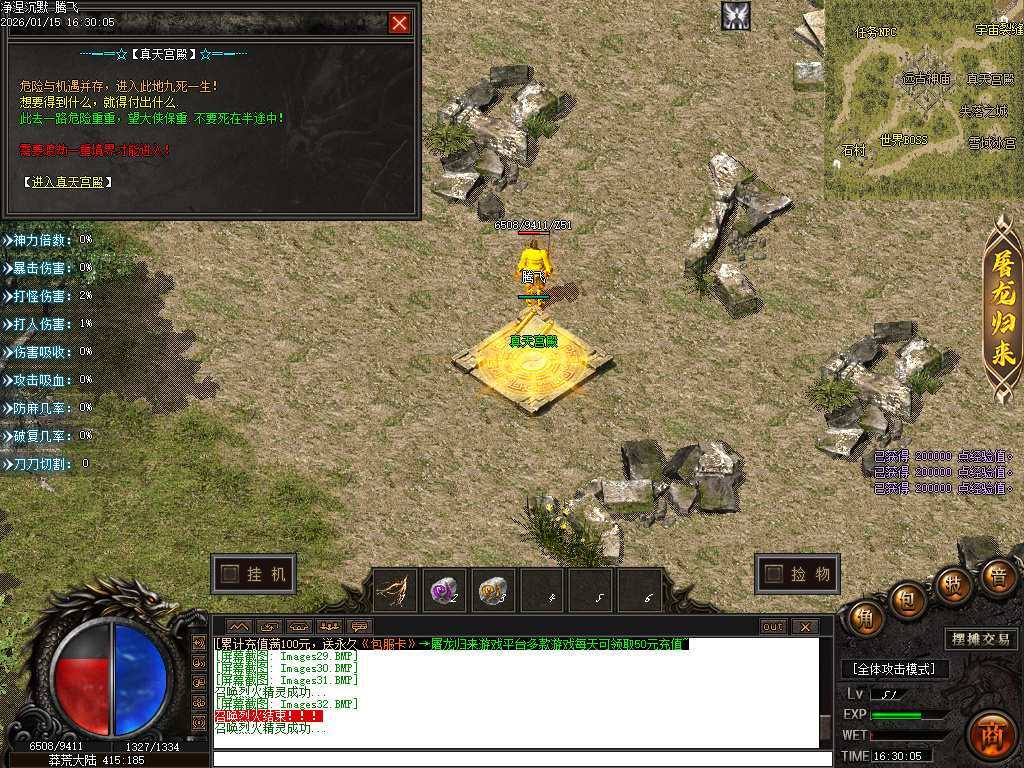Select the golden root item in hotbar slot one
Viewport: 1024px width, 768px height.
pos(396,591)
